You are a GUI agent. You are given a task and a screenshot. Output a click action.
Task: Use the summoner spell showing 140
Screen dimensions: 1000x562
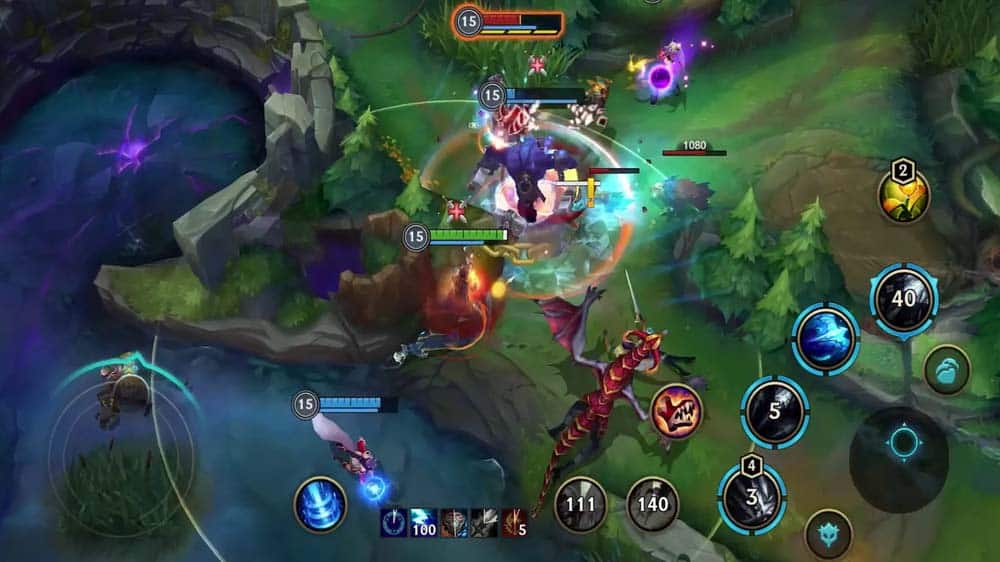653,503
